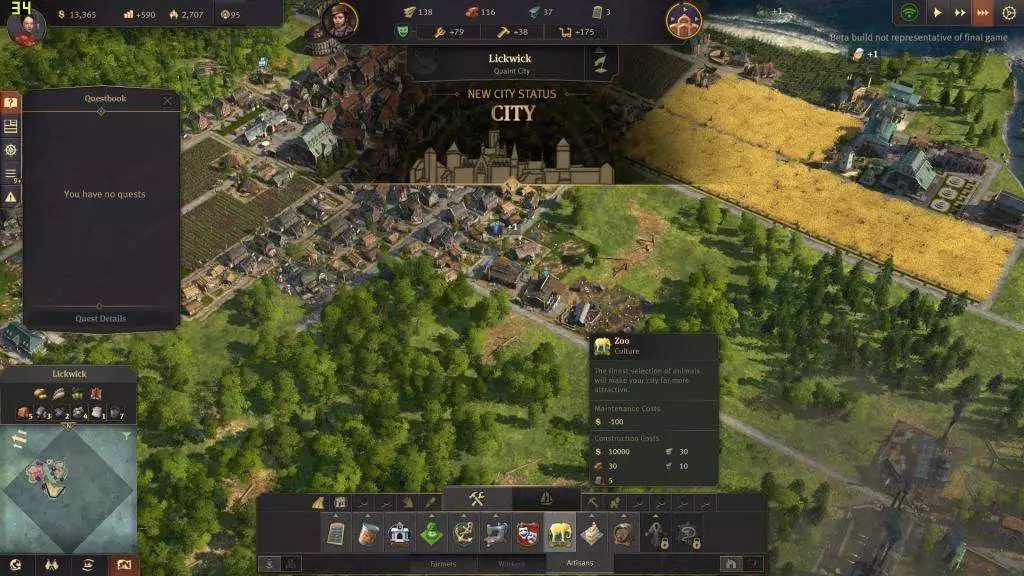Choose the theatre masks building icon
This screenshot has width=1024, height=576.
(x=528, y=533)
